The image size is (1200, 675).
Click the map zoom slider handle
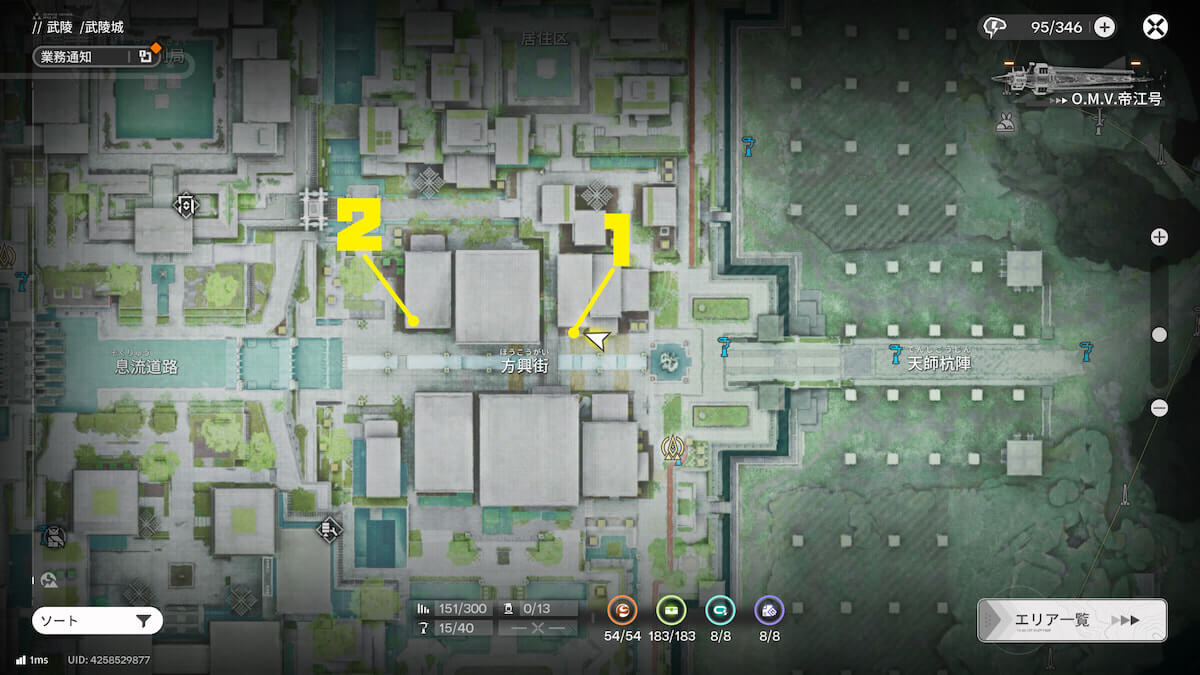point(1159,334)
